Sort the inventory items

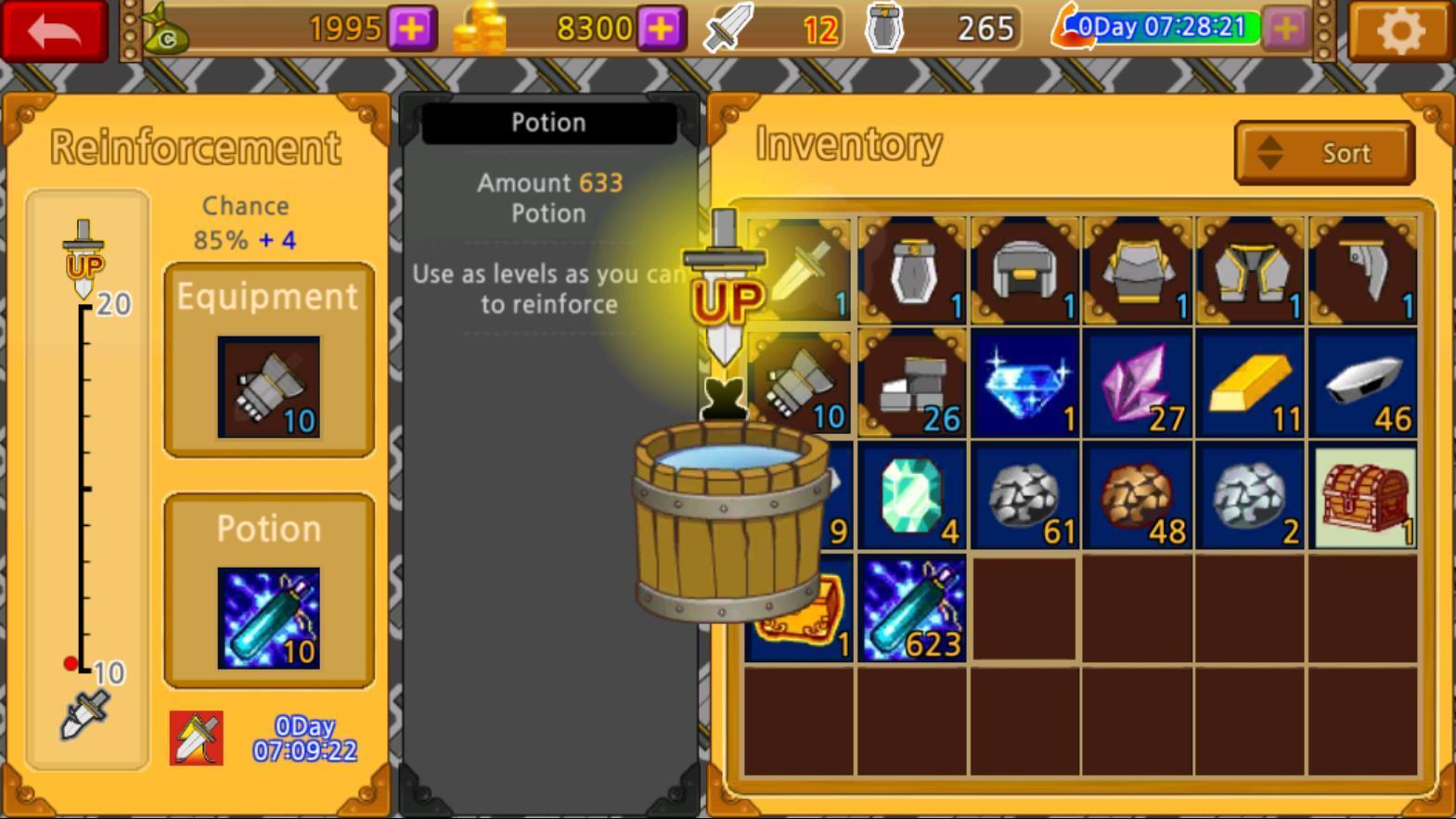1324,153
